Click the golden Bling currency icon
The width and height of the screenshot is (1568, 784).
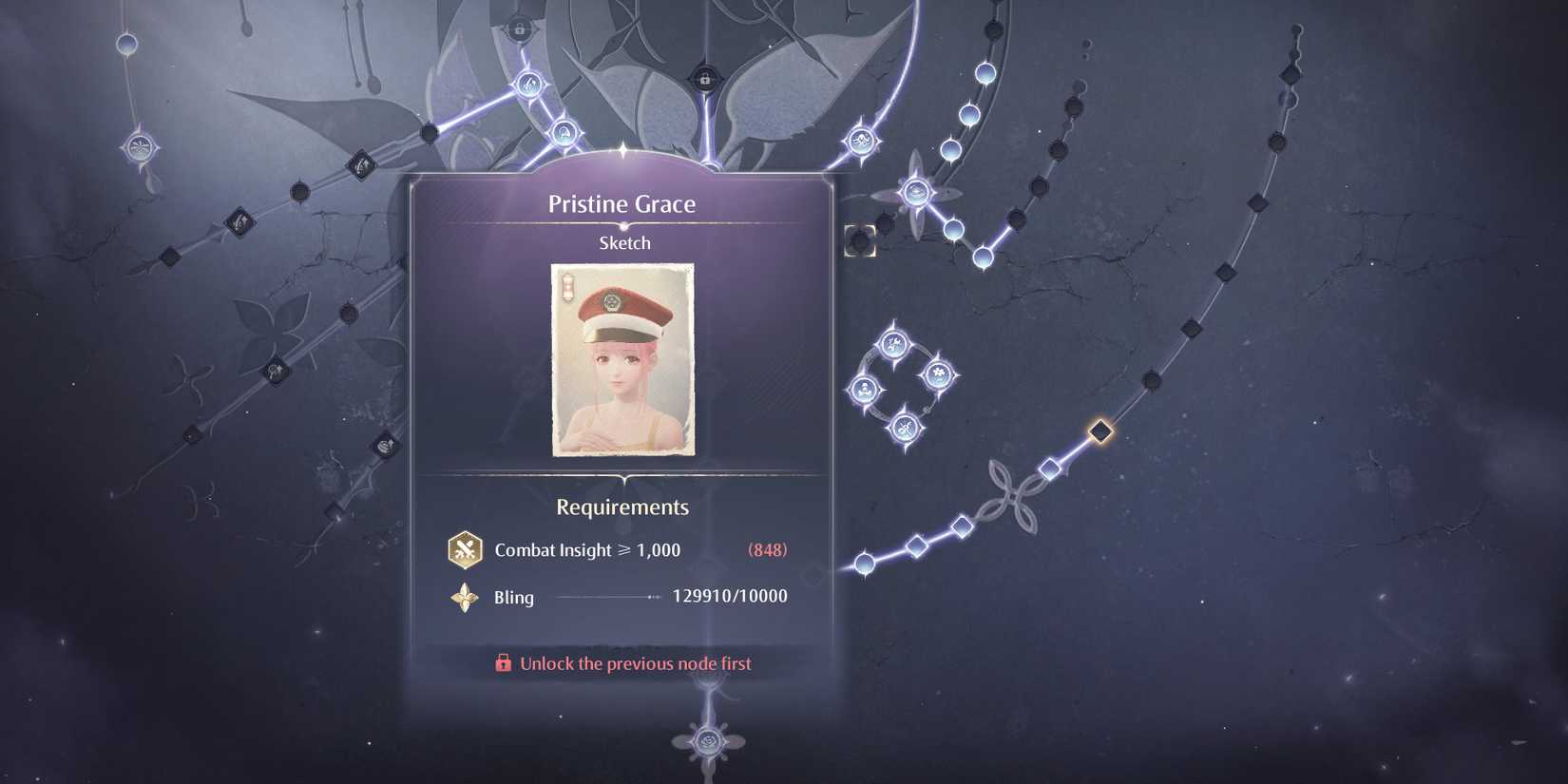tap(464, 598)
